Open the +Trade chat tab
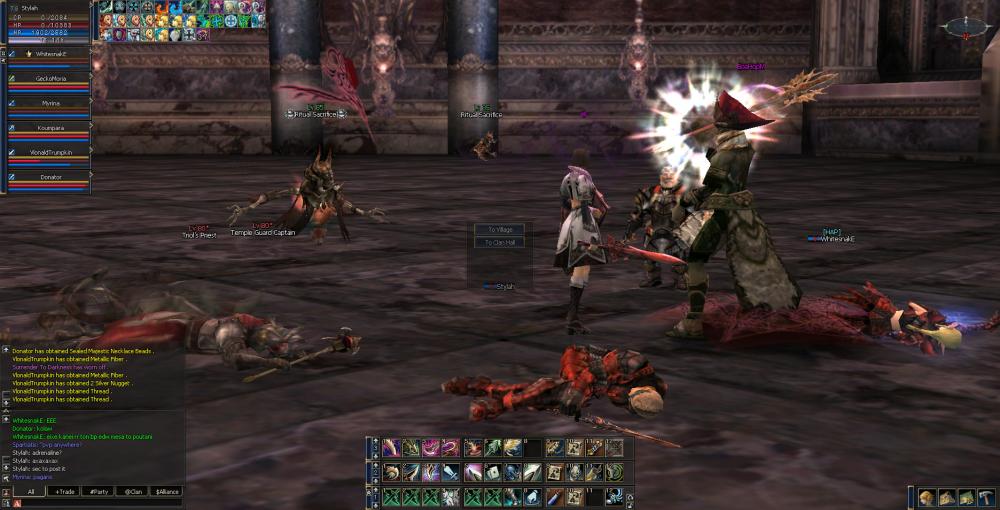Viewport: 1000px width, 510px height. (65, 492)
